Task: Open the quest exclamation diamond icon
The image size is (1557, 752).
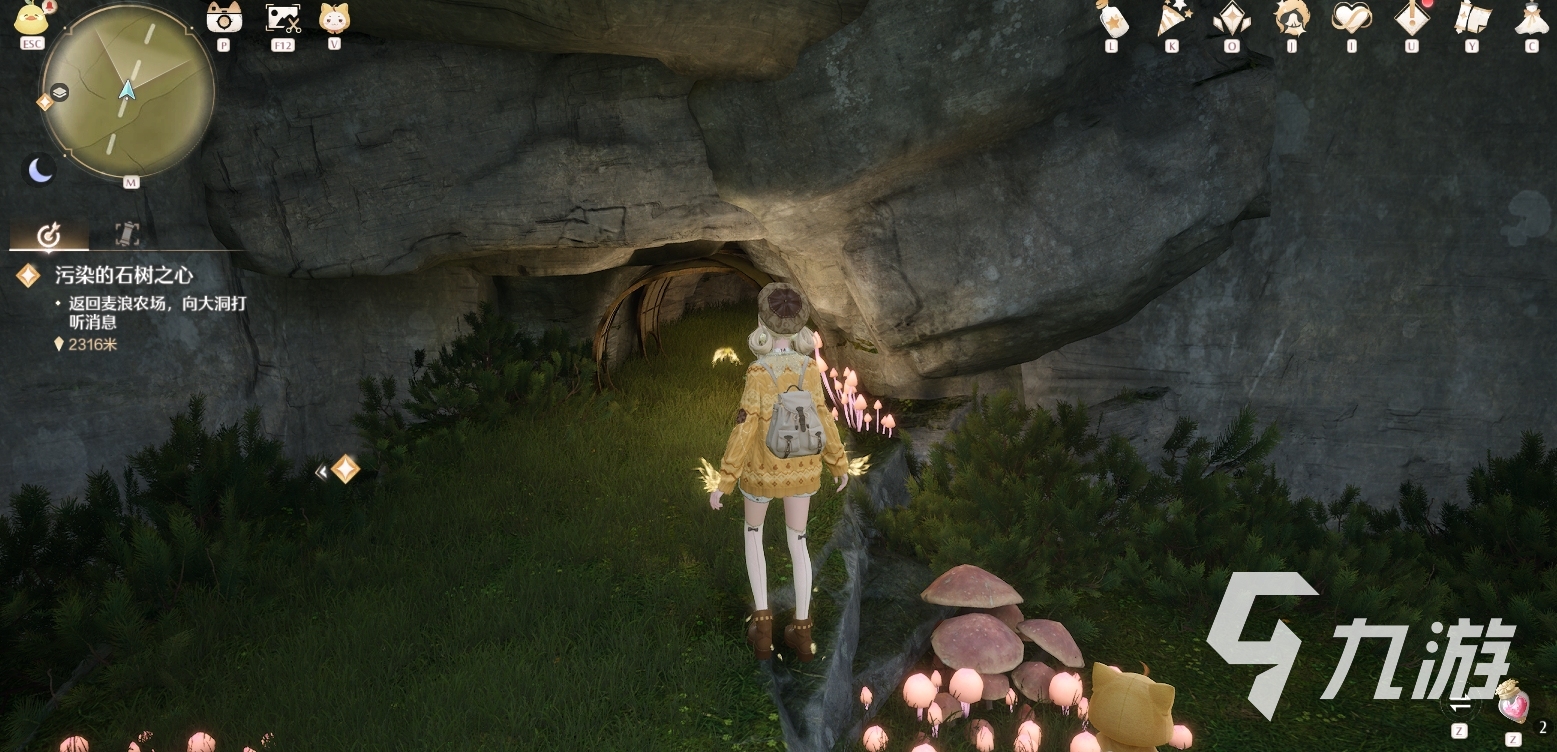Action: point(1411,19)
